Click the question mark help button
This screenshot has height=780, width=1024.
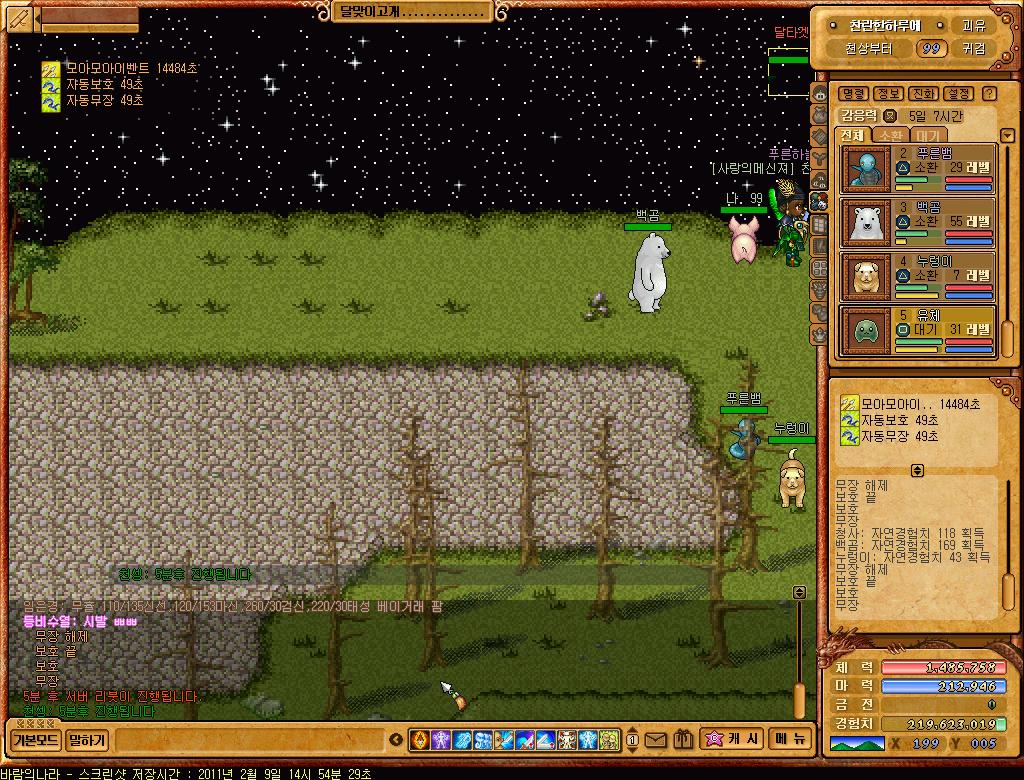tap(989, 93)
